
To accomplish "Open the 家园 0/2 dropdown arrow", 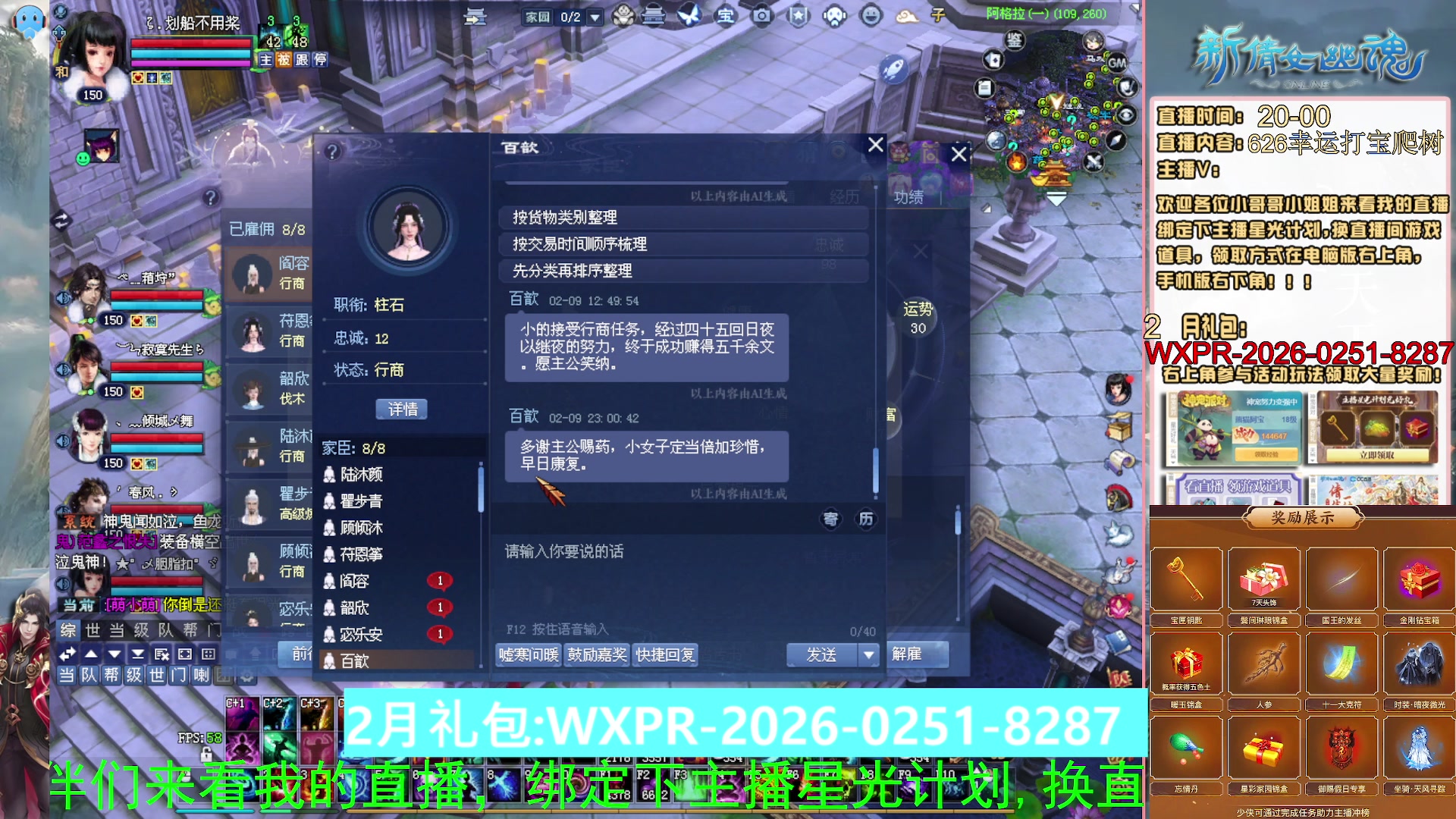I will coord(595,17).
